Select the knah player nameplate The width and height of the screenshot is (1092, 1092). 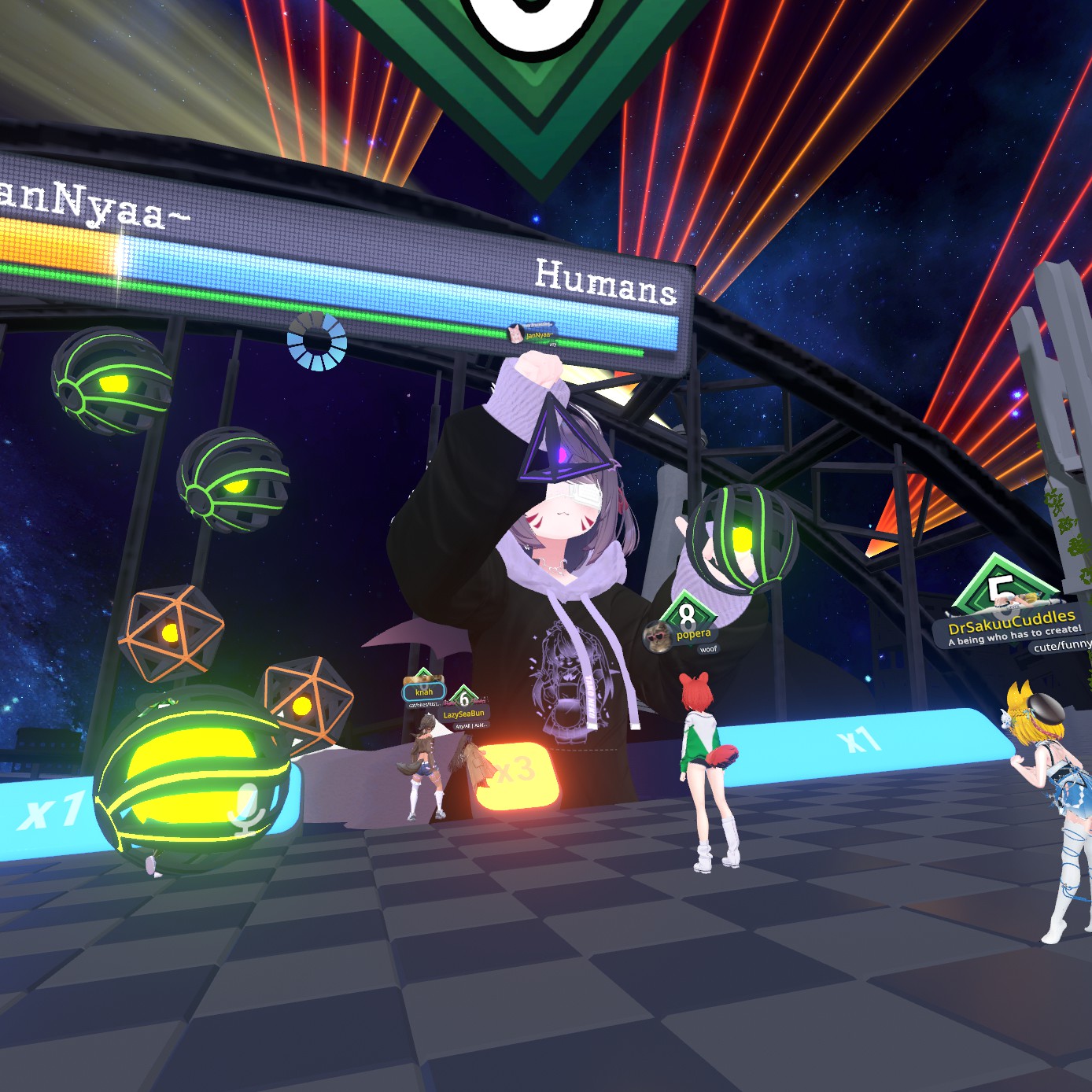coord(424,692)
